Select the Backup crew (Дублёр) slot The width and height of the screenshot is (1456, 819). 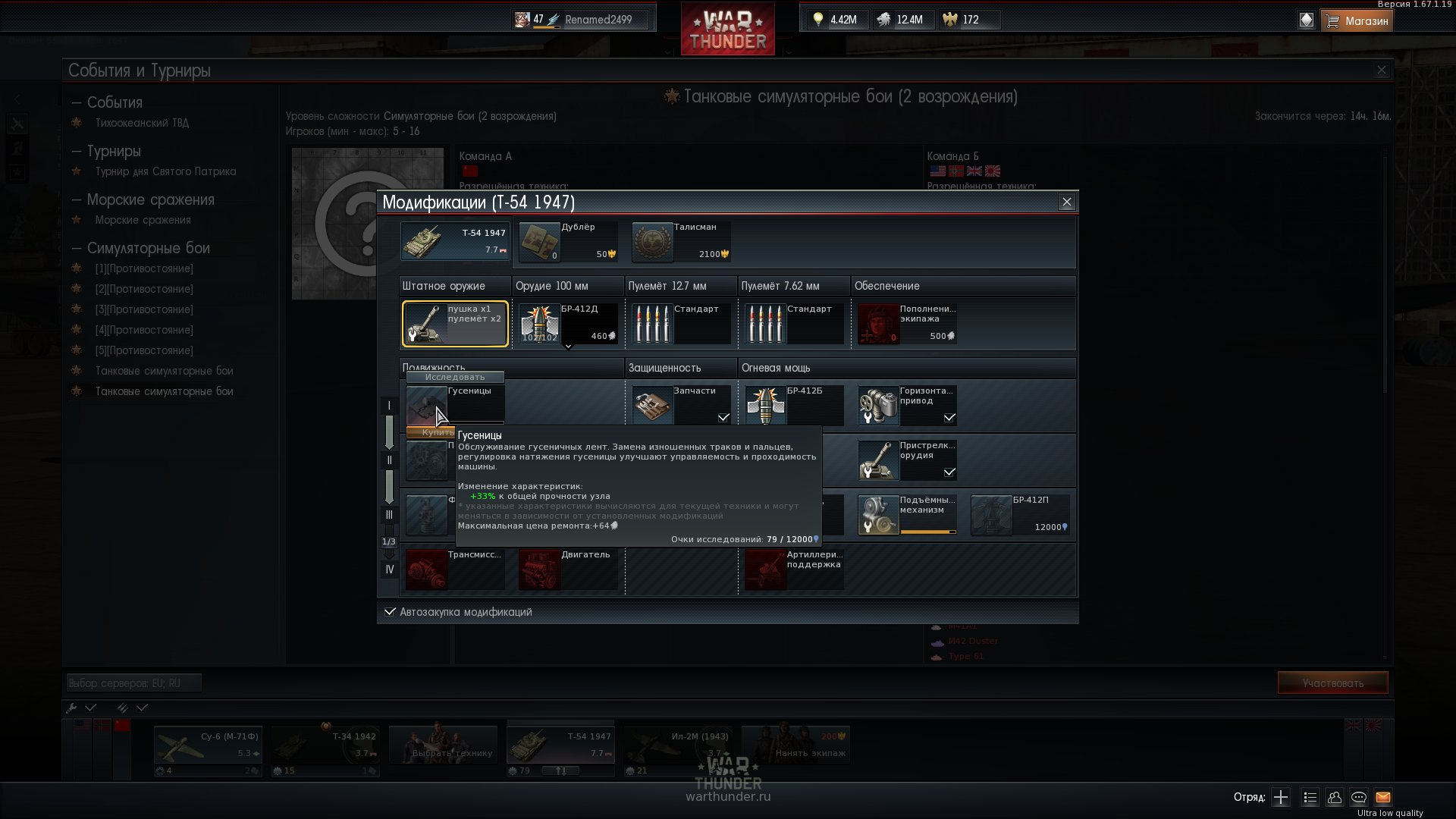(567, 241)
